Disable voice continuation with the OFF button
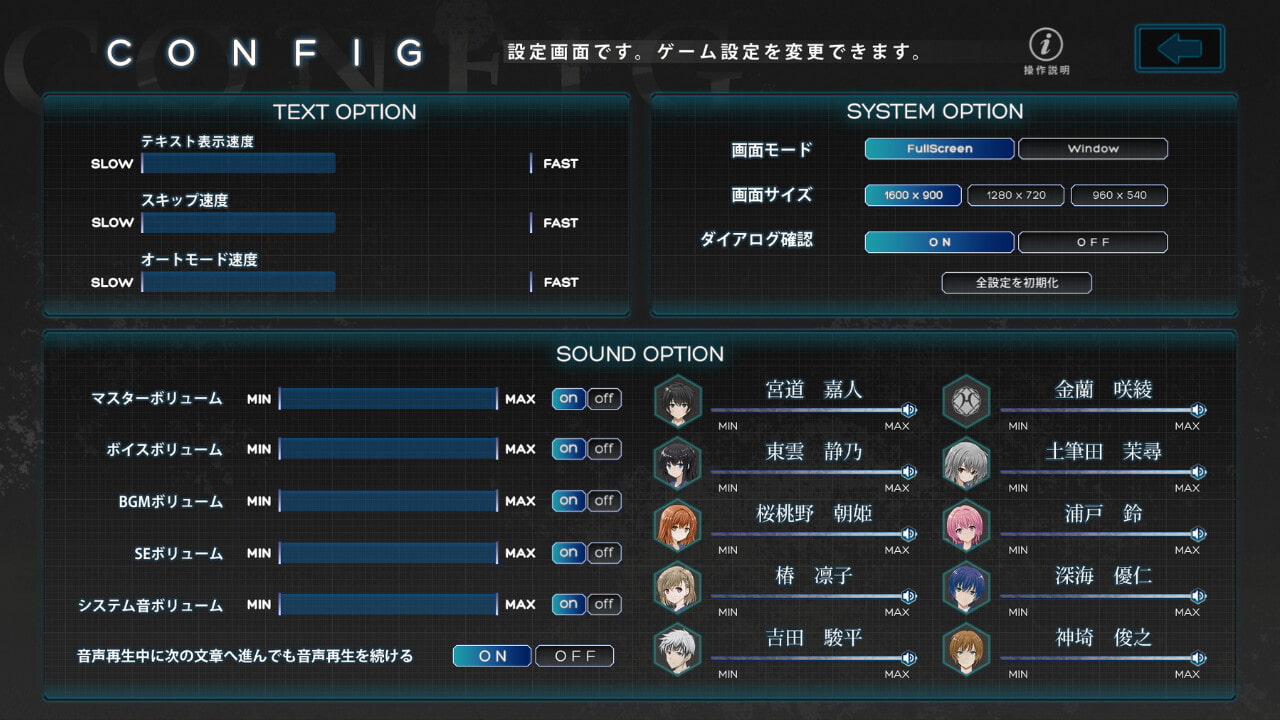Image resolution: width=1280 pixels, height=720 pixels. 575,656
